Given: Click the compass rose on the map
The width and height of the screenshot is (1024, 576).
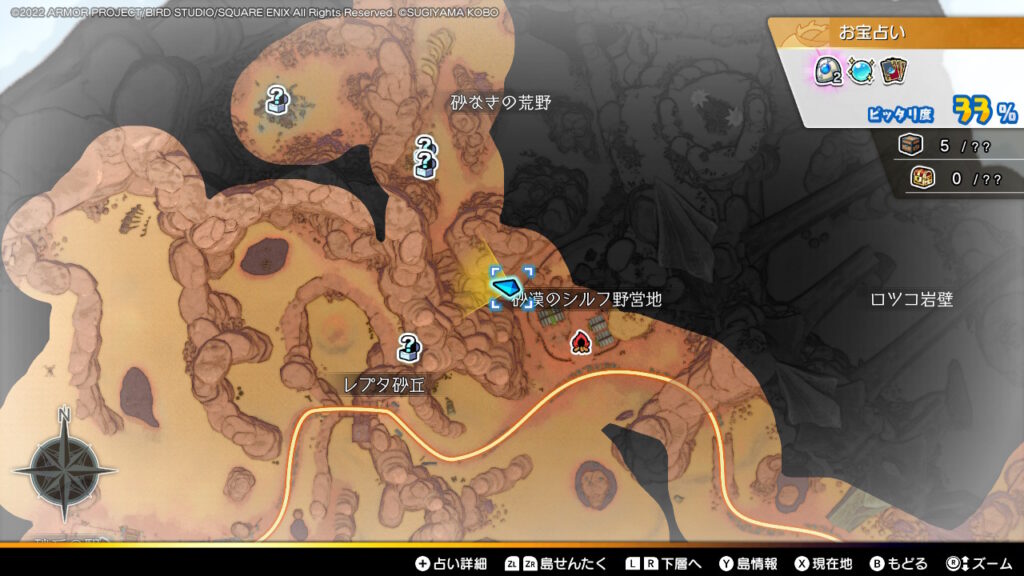Looking at the screenshot, I should 64,467.
